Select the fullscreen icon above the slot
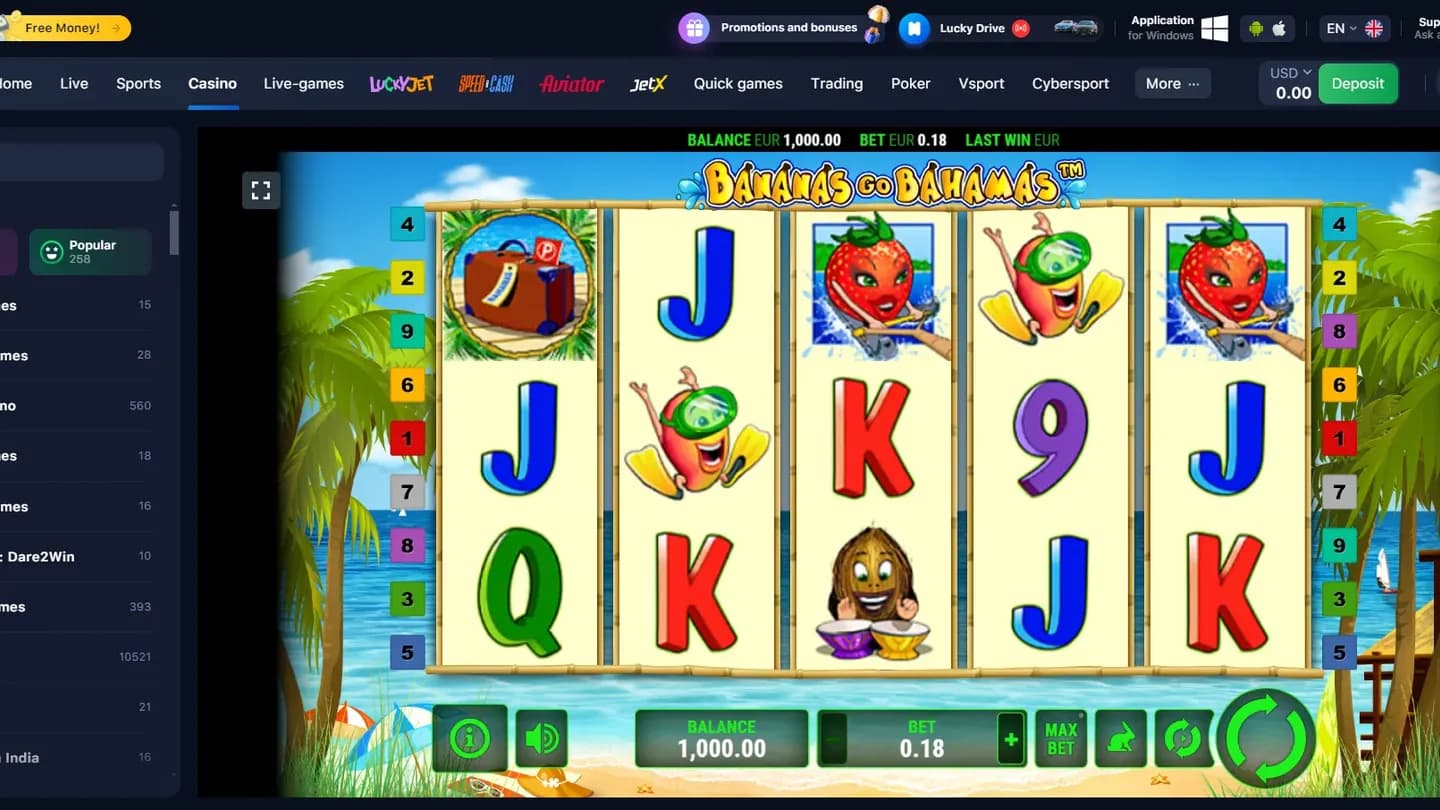Viewport: 1440px width, 810px height. coord(260,189)
